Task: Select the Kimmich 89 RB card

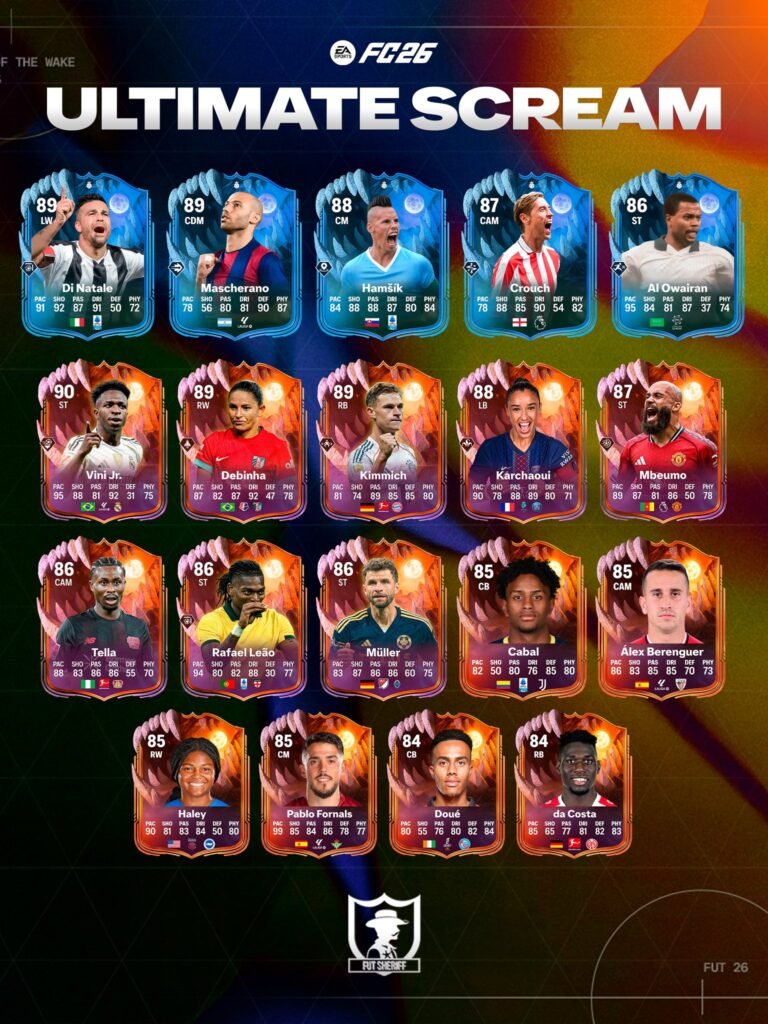Action: 382,442
